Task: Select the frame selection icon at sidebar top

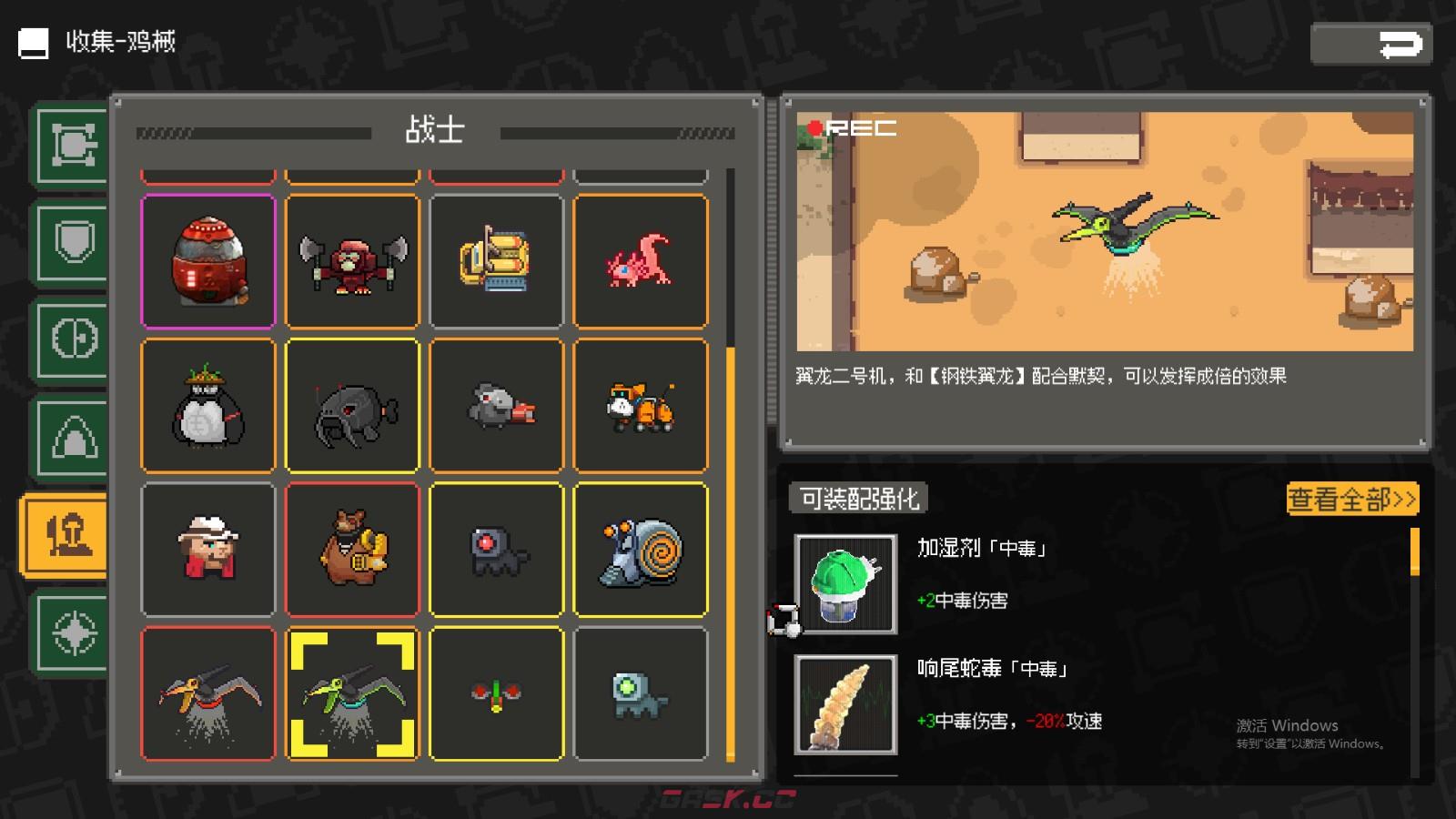Action: coord(71,146)
